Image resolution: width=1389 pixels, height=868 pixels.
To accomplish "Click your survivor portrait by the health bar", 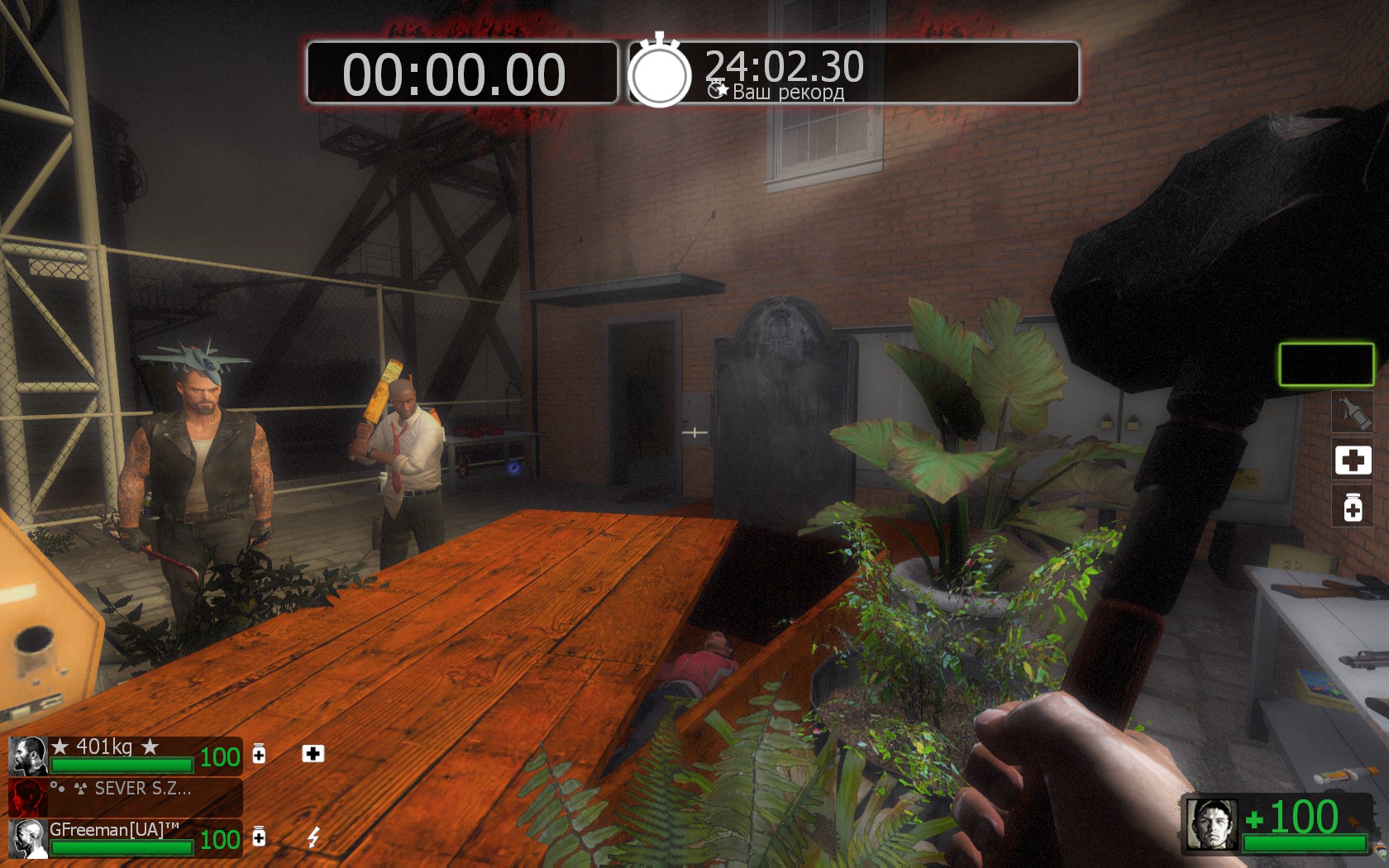I will 1212,824.
